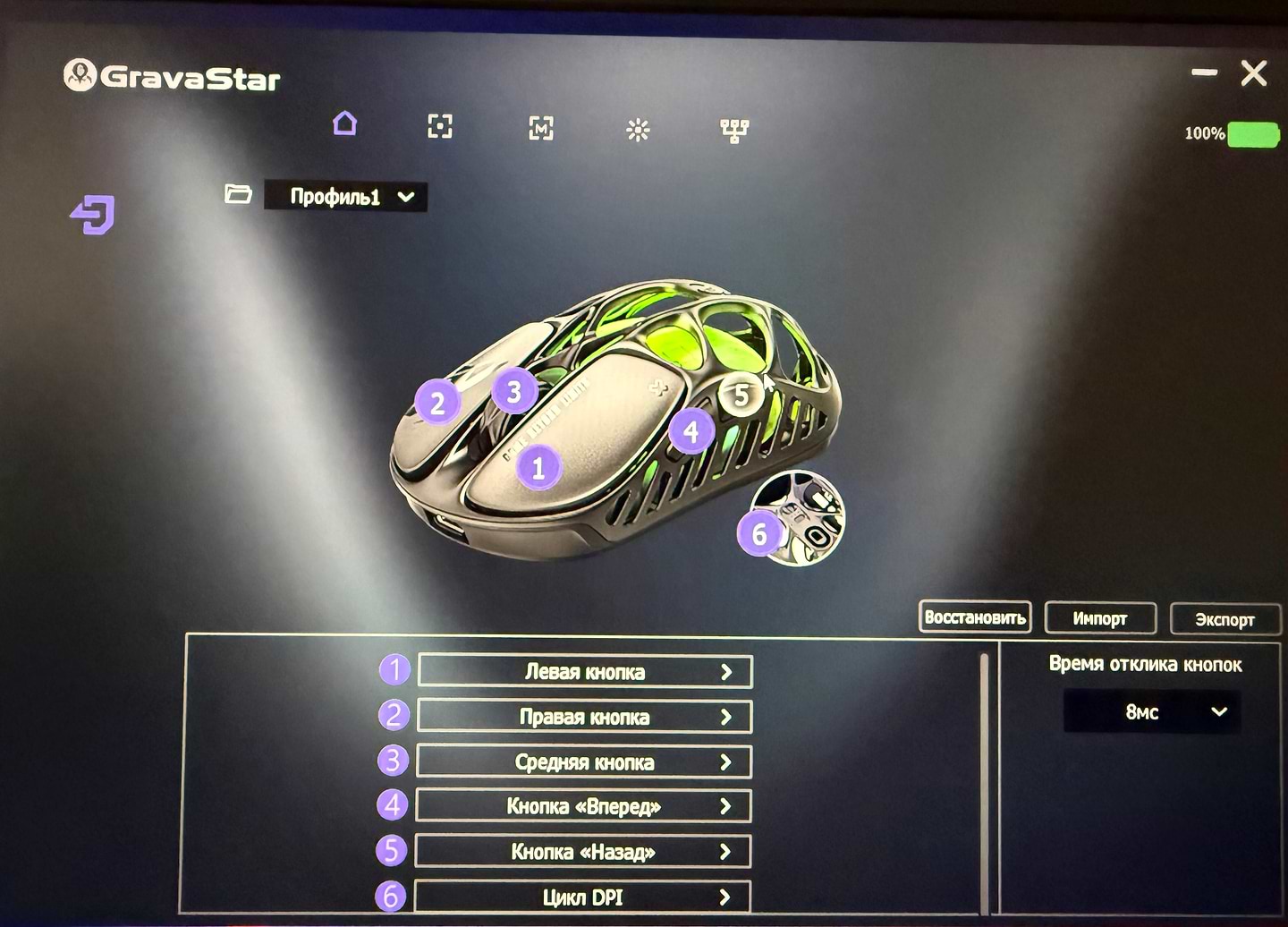Open the Левая кнопка assignment row
Image resolution: width=1288 pixels, height=927 pixels.
pos(585,672)
